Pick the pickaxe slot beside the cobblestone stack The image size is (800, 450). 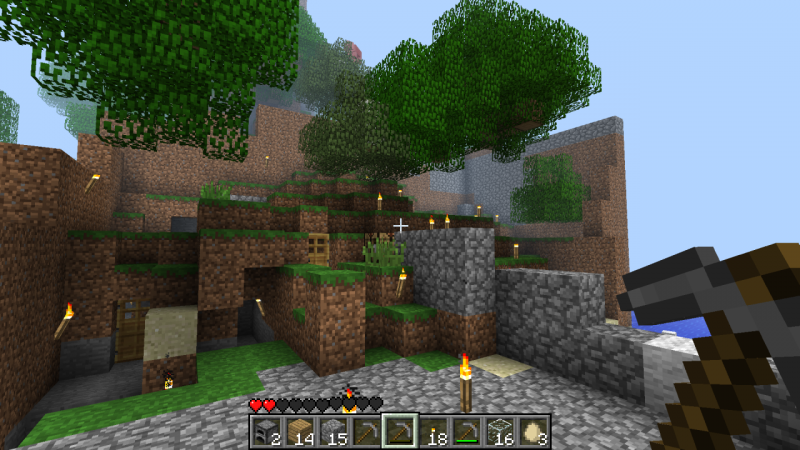tap(367, 430)
